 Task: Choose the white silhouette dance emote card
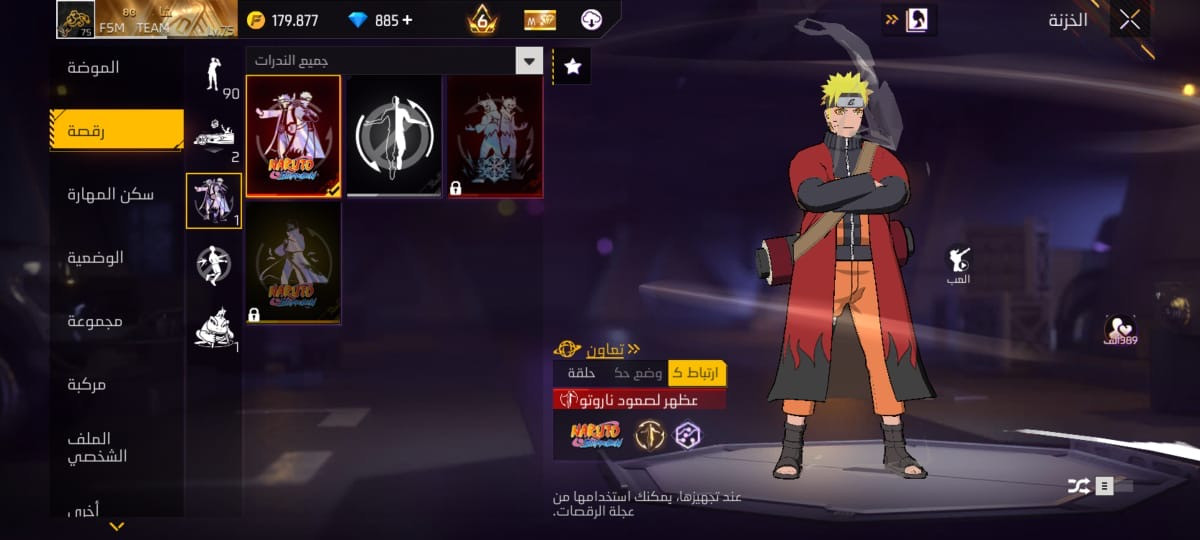(x=394, y=137)
